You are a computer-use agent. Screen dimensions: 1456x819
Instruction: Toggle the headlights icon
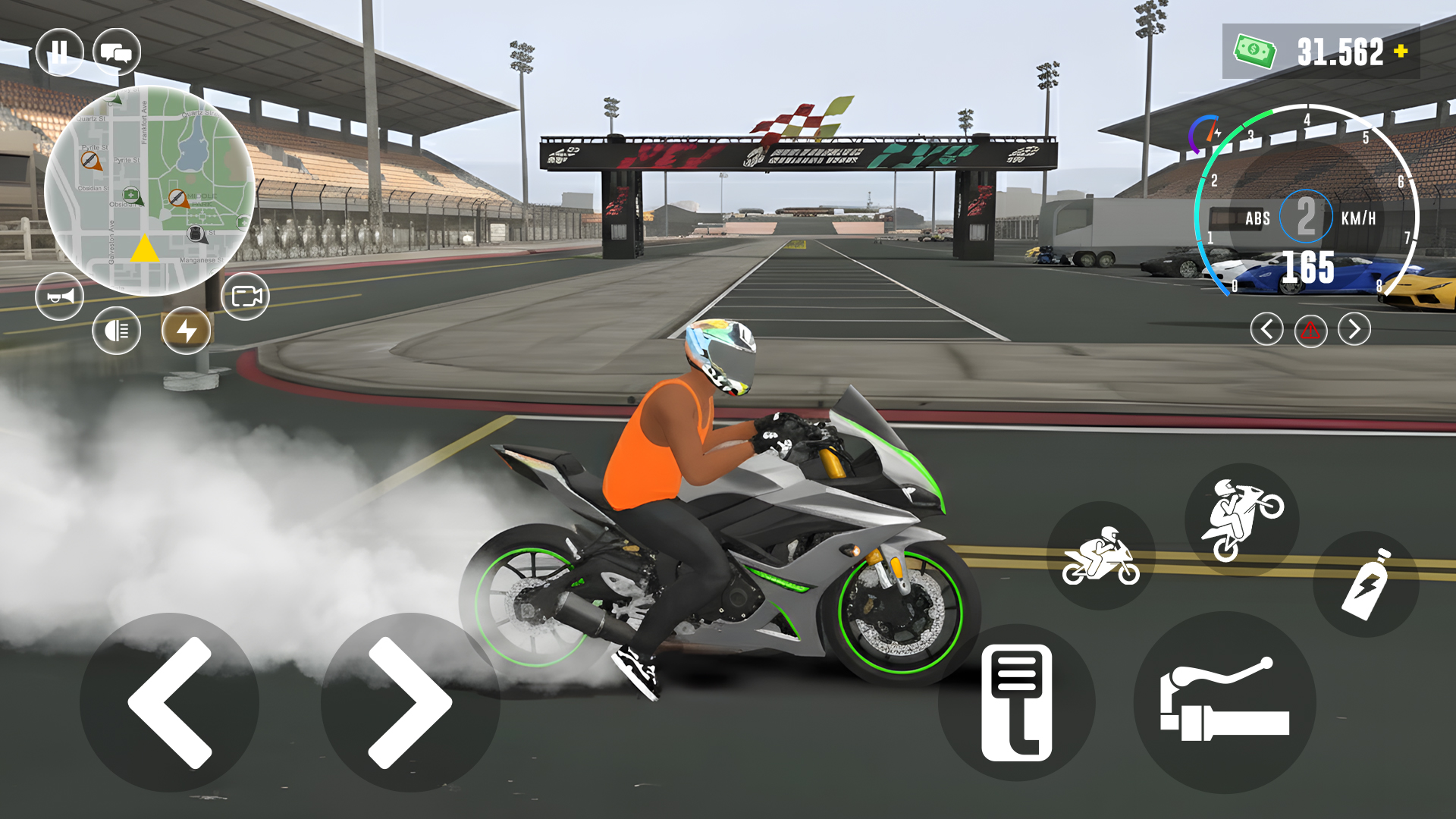115,330
